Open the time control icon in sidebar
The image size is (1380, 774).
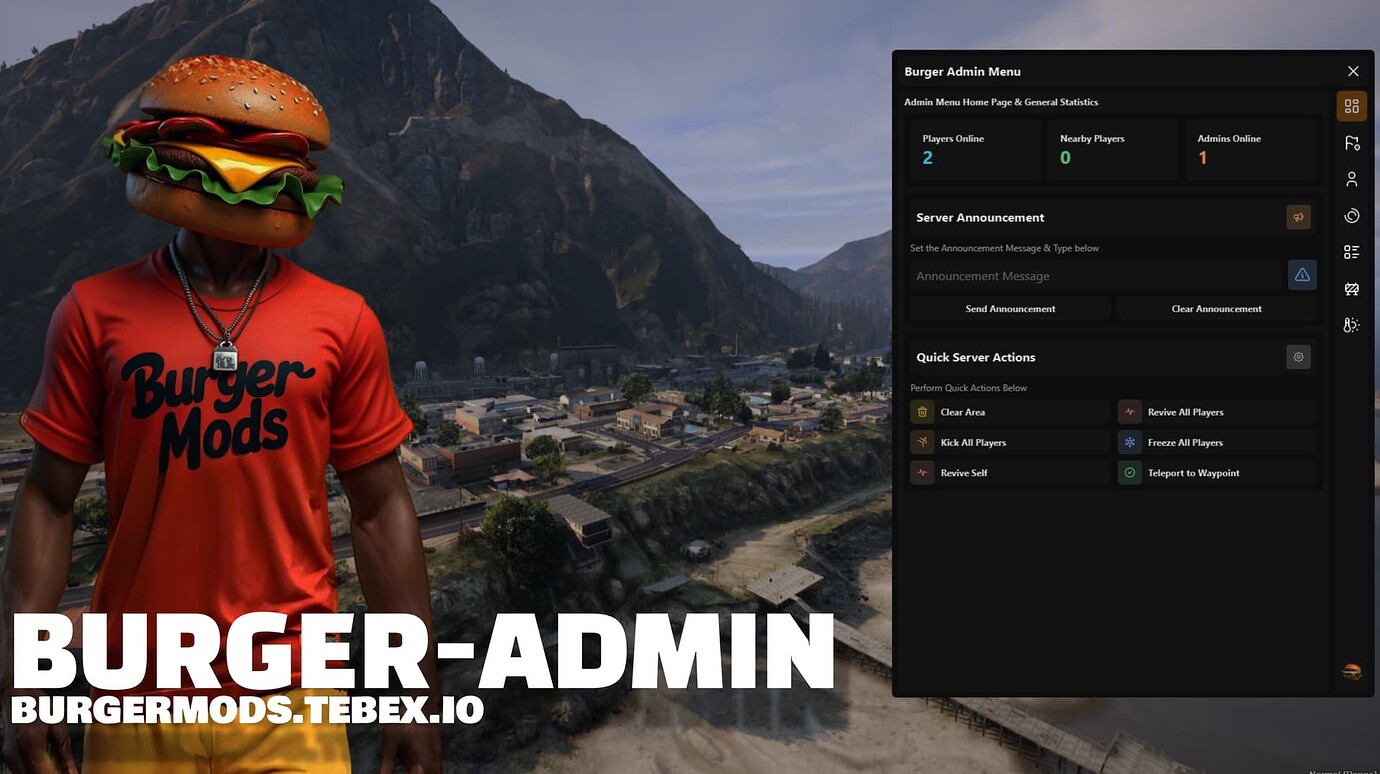pyautogui.click(x=1351, y=215)
